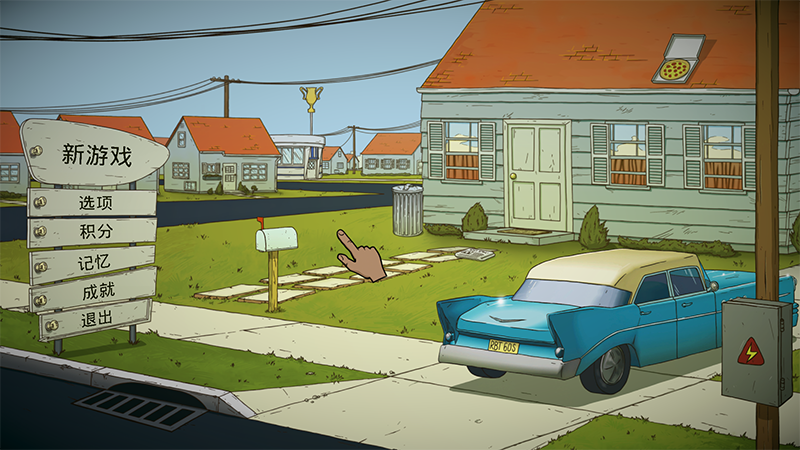
Task: Select the 记忆 memories entry
Action: click(96, 264)
